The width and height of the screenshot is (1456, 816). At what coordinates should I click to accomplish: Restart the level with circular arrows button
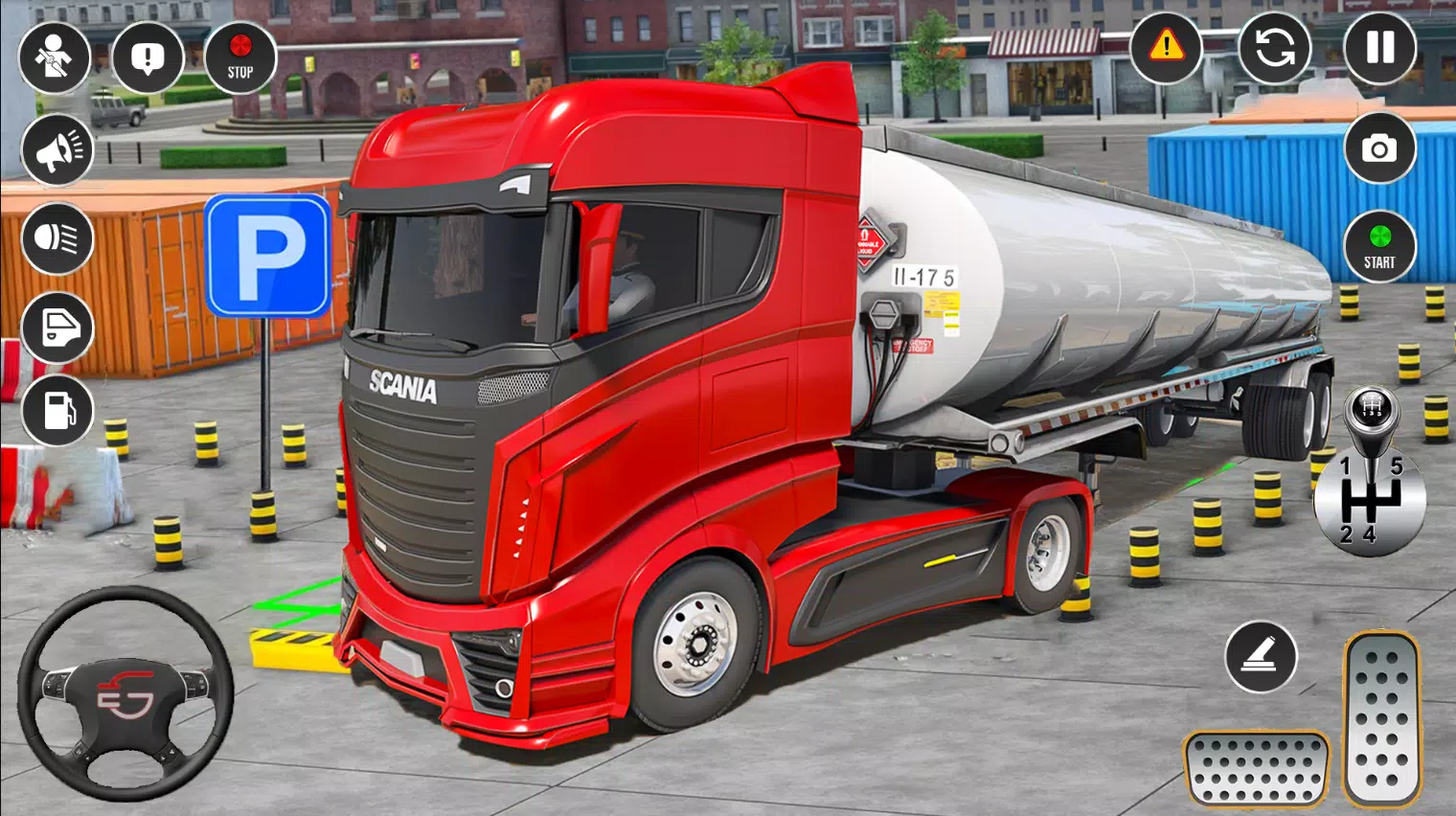(x=1274, y=47)
